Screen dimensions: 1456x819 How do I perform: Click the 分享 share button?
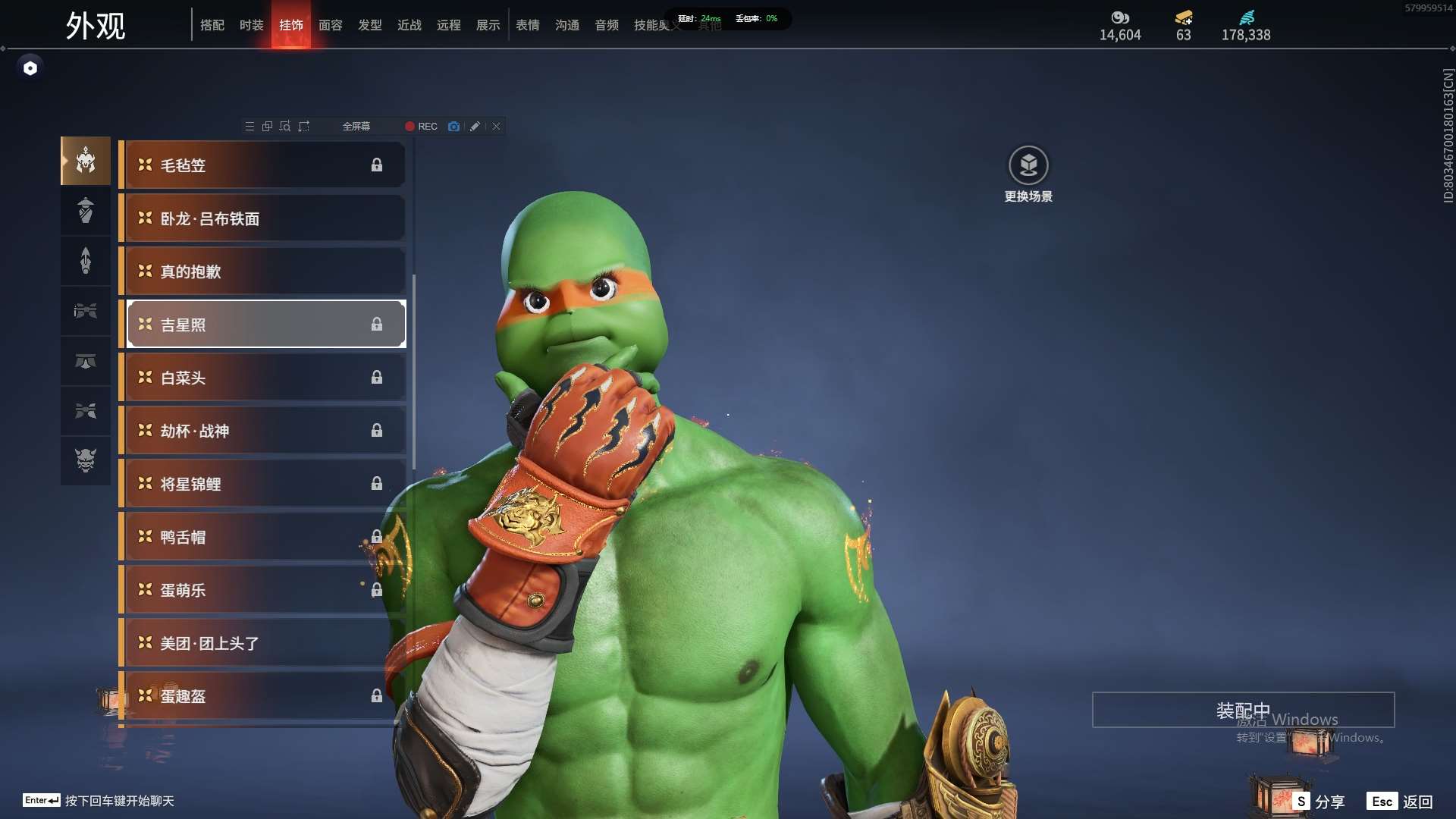pos(1319,802)
